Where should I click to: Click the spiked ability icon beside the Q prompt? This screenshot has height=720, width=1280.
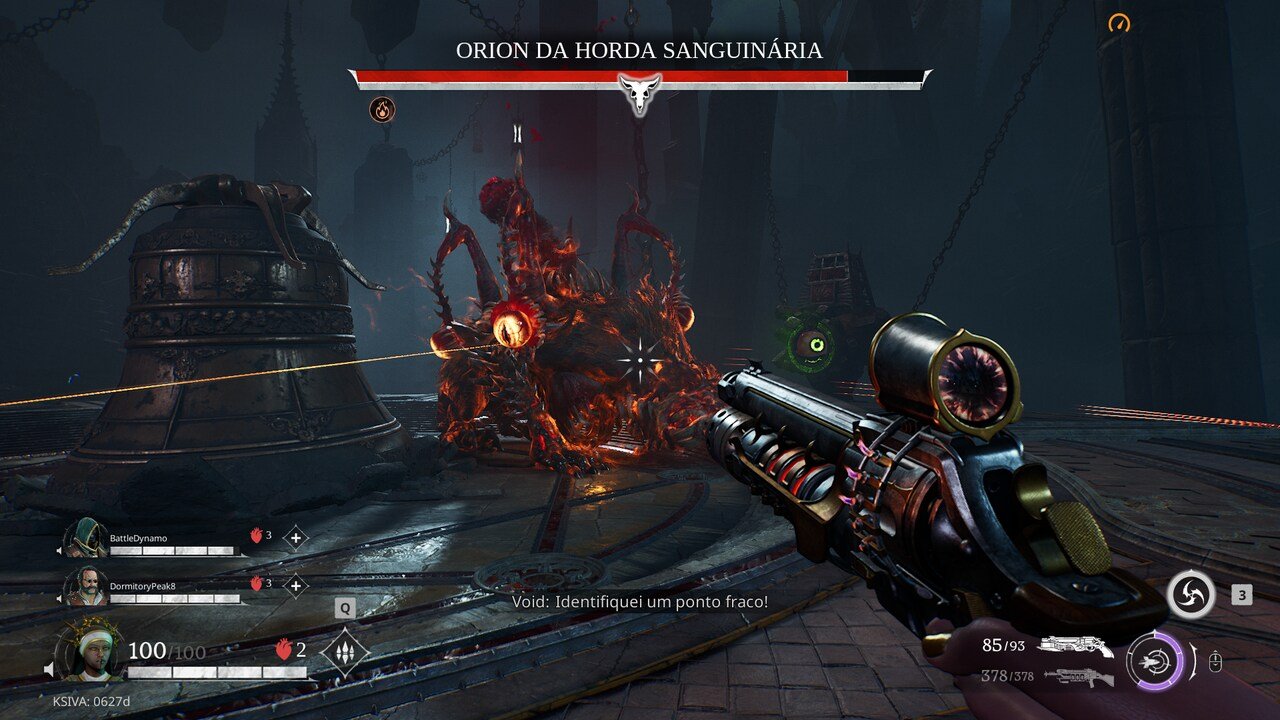point(344,650)
